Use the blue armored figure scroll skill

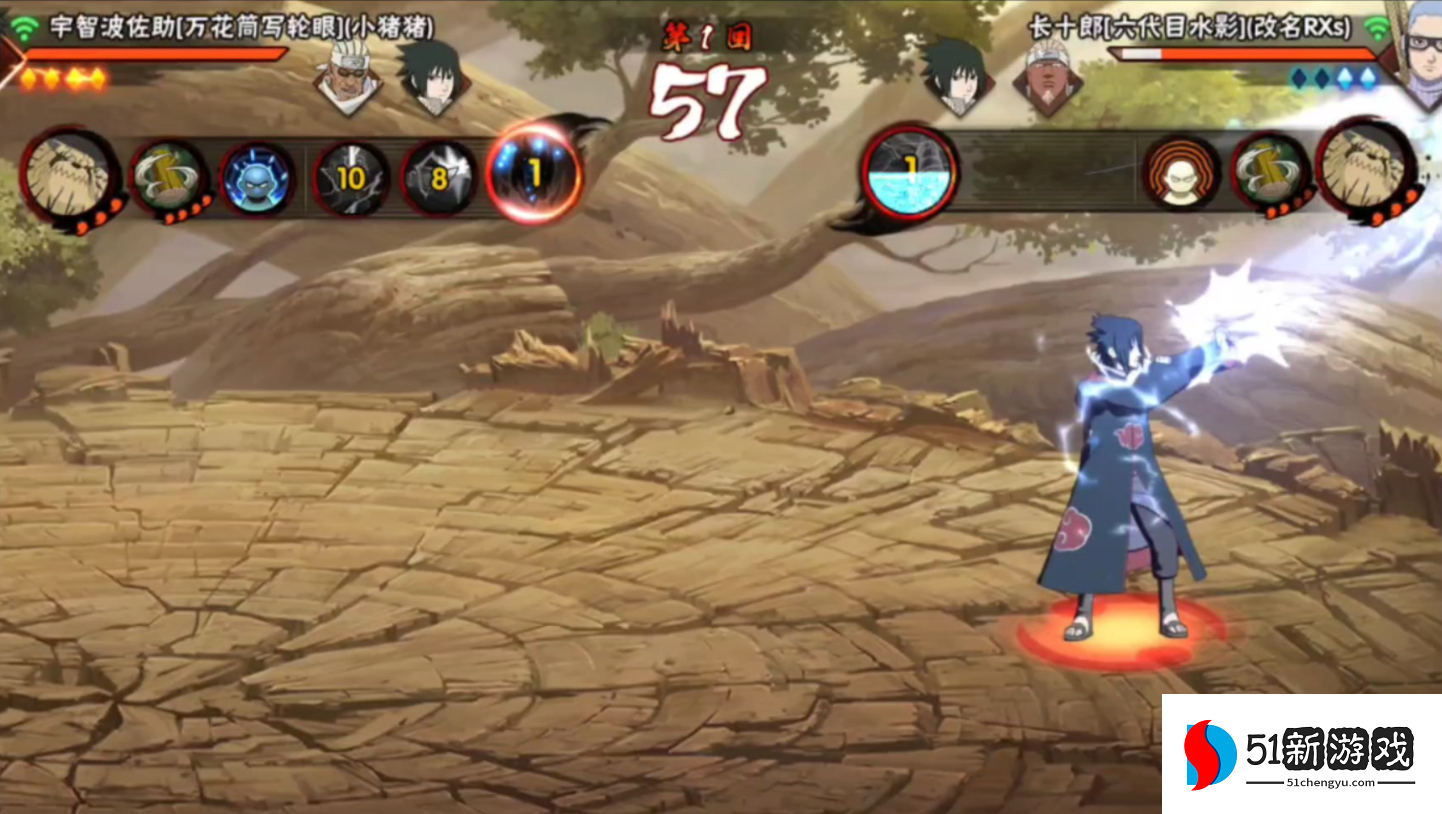click(x=257, y=179)
